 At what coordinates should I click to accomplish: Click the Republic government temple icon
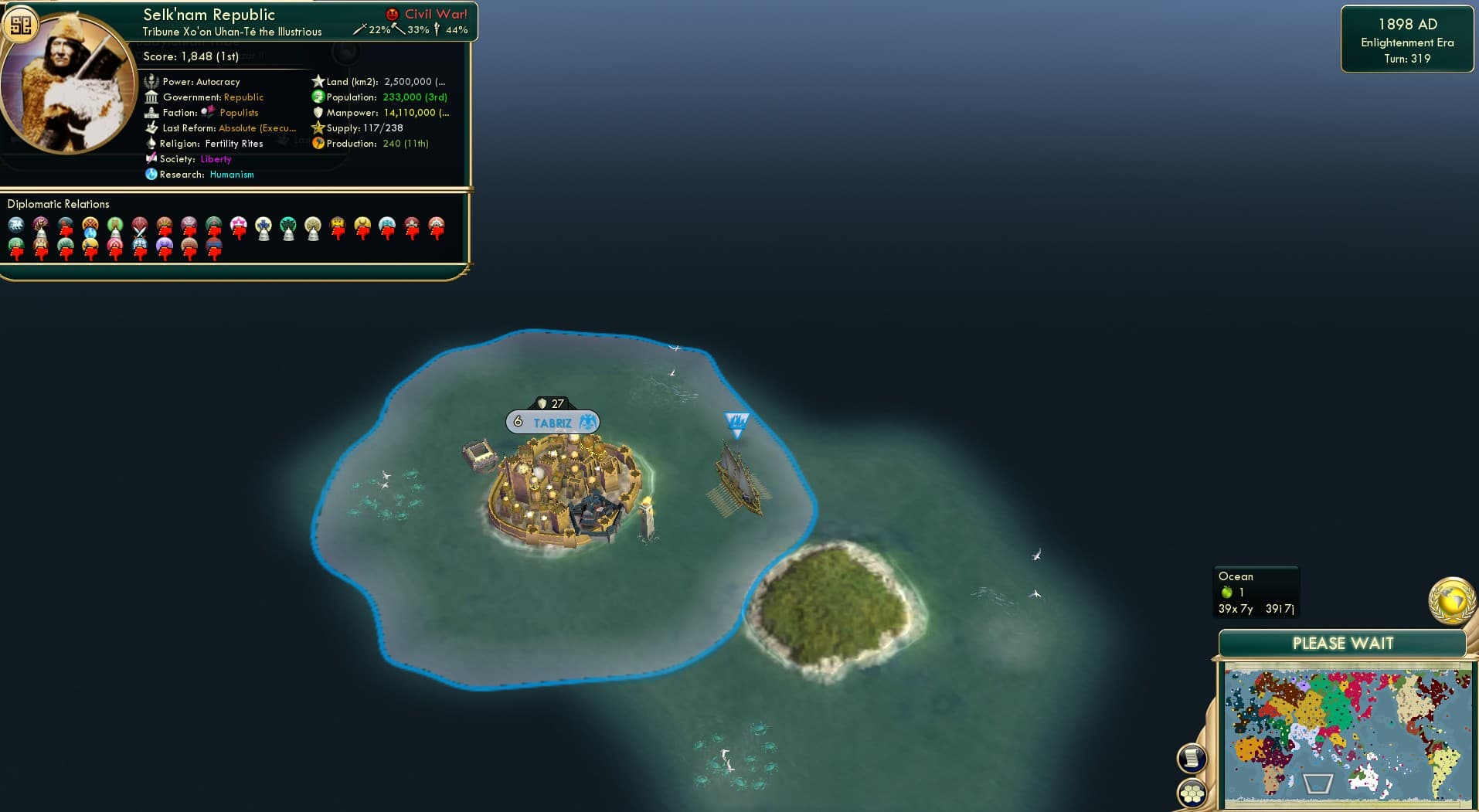(153, 97)
